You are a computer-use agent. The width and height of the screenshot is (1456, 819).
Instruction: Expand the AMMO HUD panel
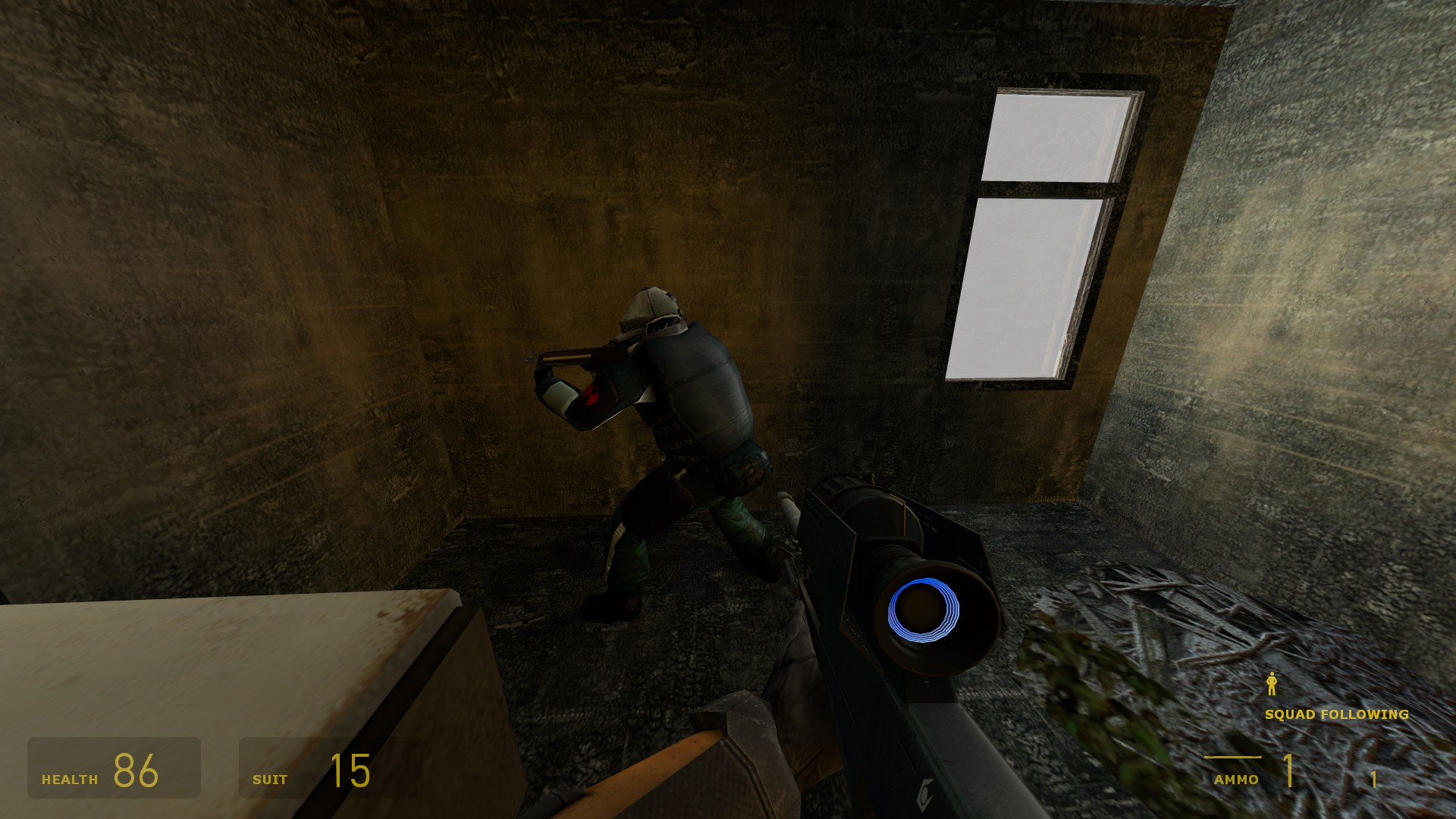coord(1289,770)
